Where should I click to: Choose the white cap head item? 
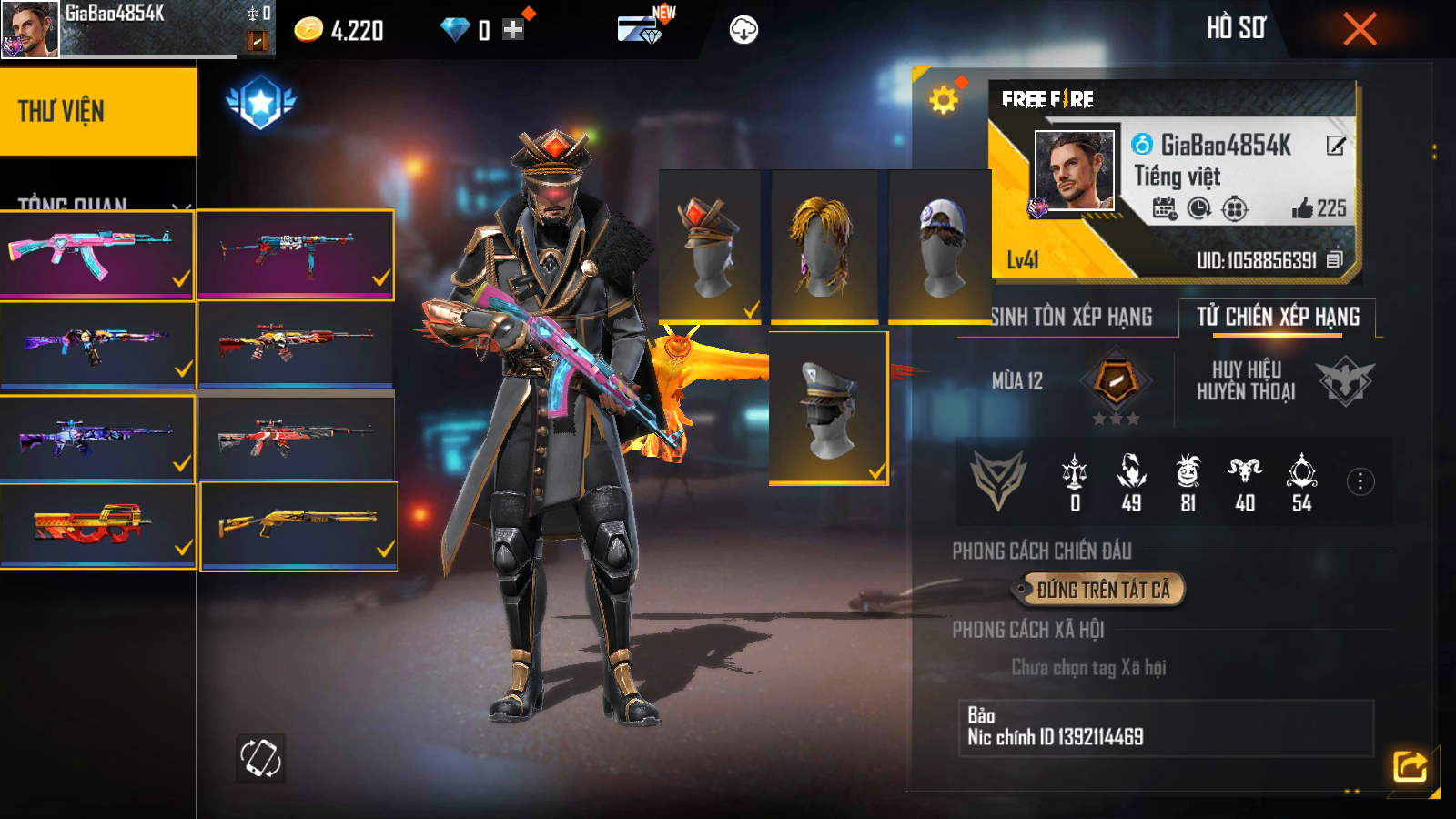[x=940, y=246]
